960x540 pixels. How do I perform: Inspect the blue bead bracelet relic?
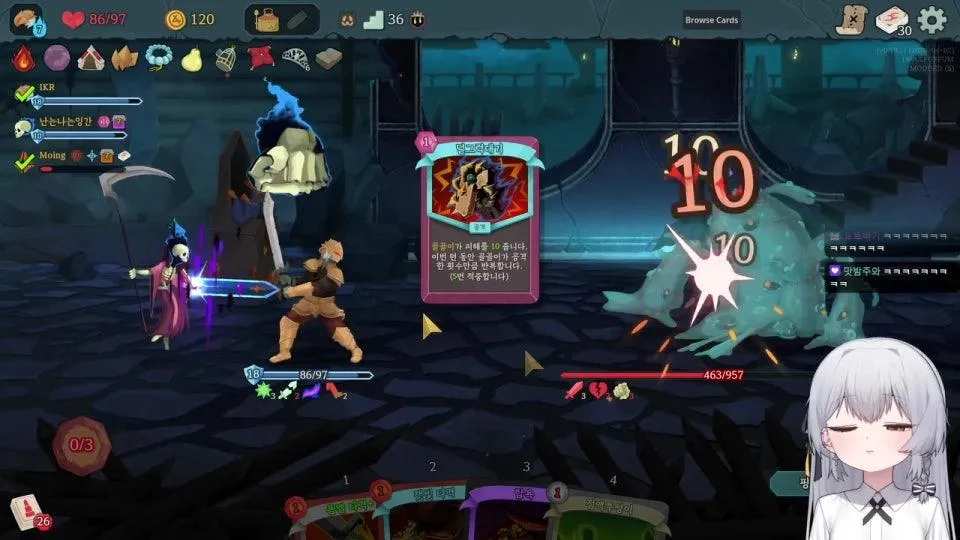(158, 58)
